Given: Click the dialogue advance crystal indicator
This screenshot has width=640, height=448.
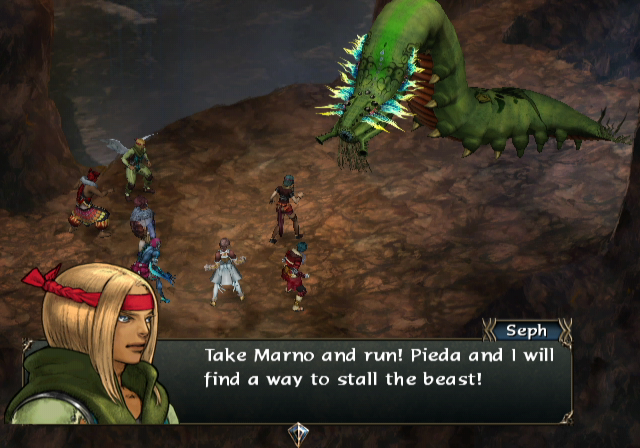Looking at the screenshot, I should click(x=299, y=434).
